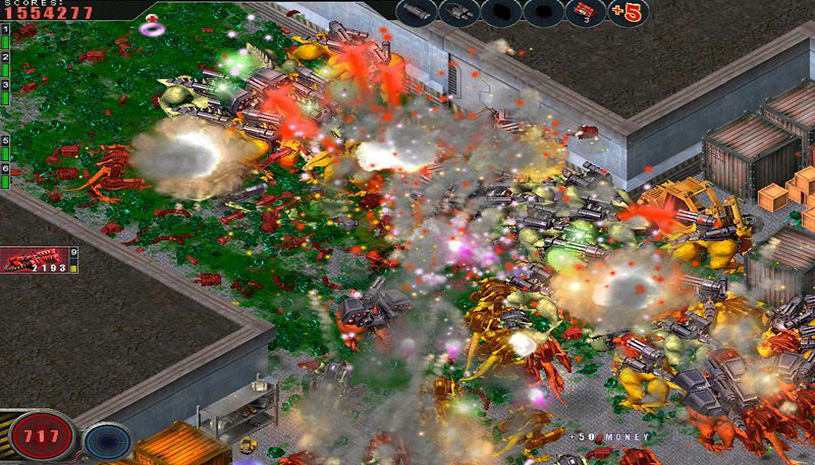815x465 pixels.
Task: Click the current red weapon icon
Action: point(33,260)
